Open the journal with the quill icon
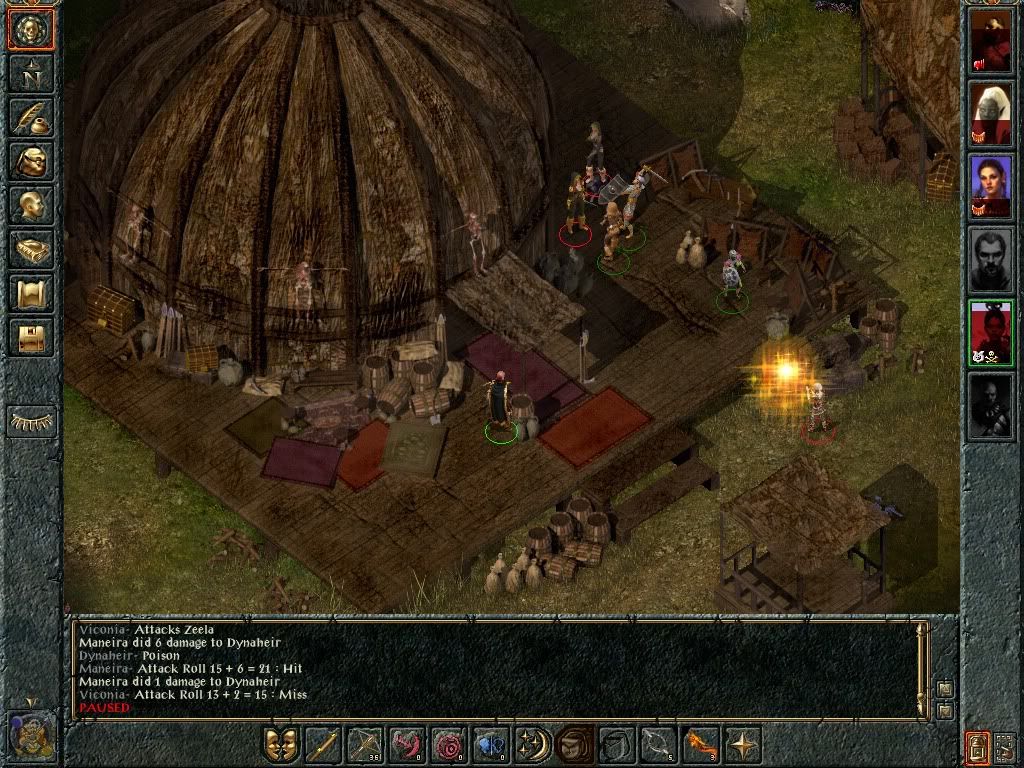Viewport: 1024px width, 768px height. click(x=31, y=118)
